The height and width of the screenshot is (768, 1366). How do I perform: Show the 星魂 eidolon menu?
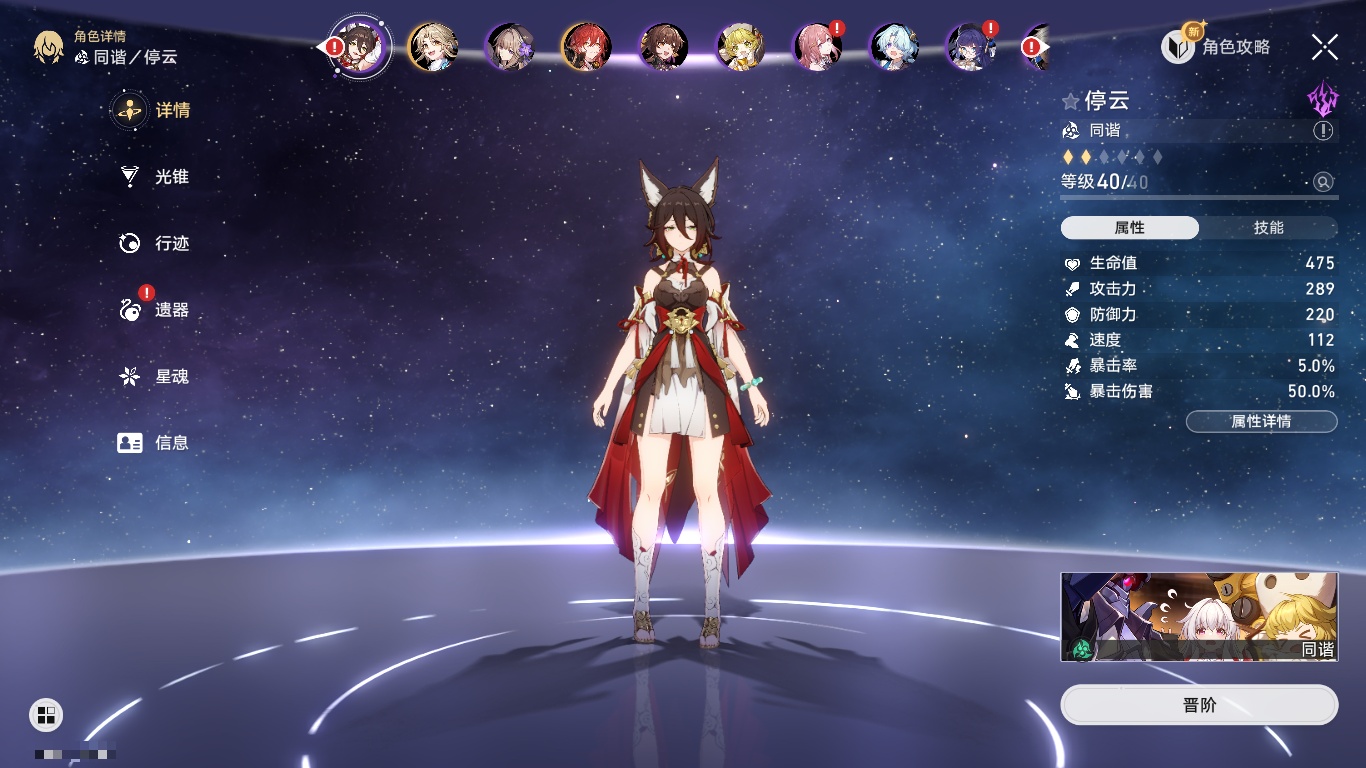(153, 377)
